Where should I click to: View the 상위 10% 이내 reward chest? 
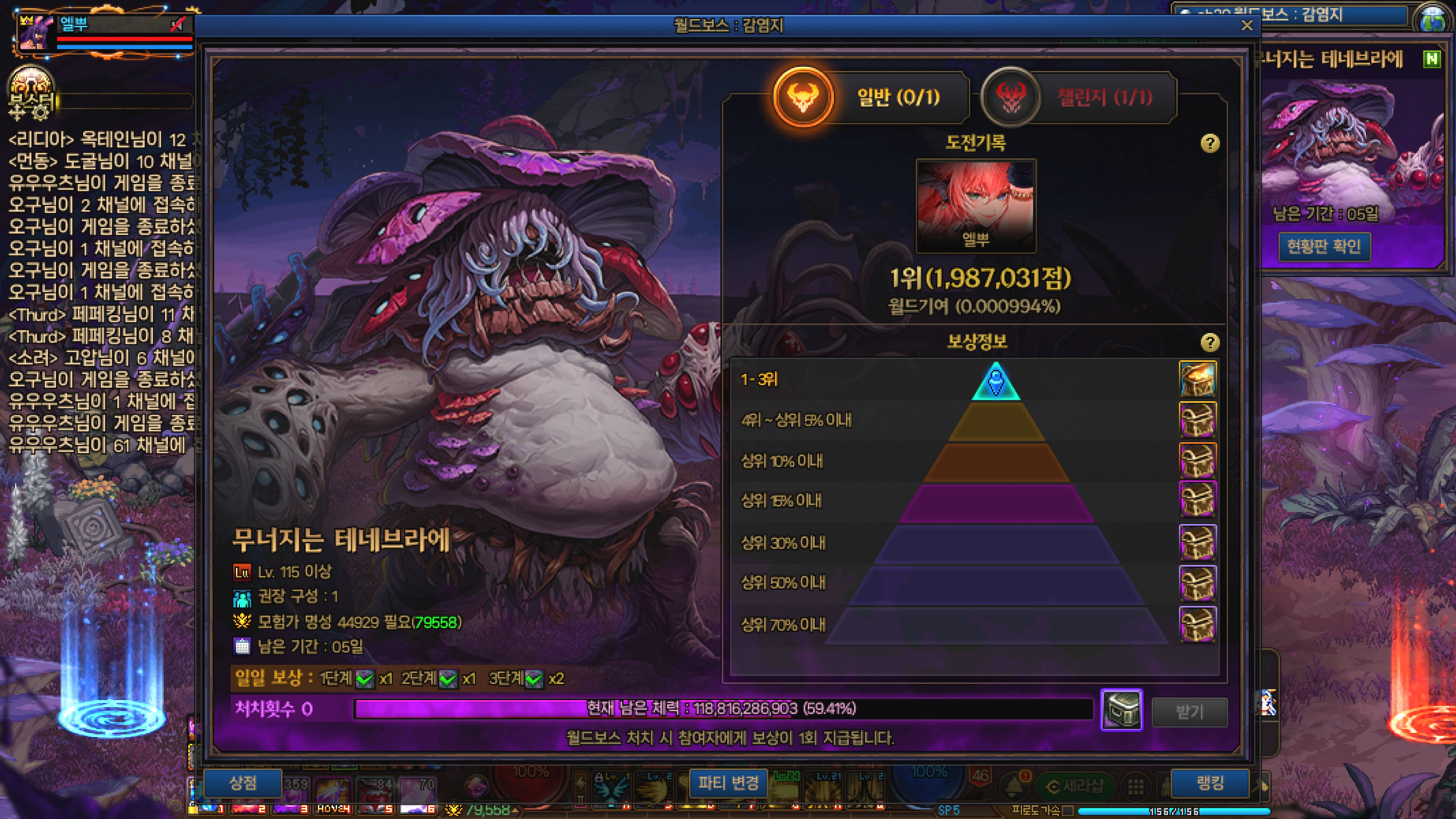(x=1197, y=461)
